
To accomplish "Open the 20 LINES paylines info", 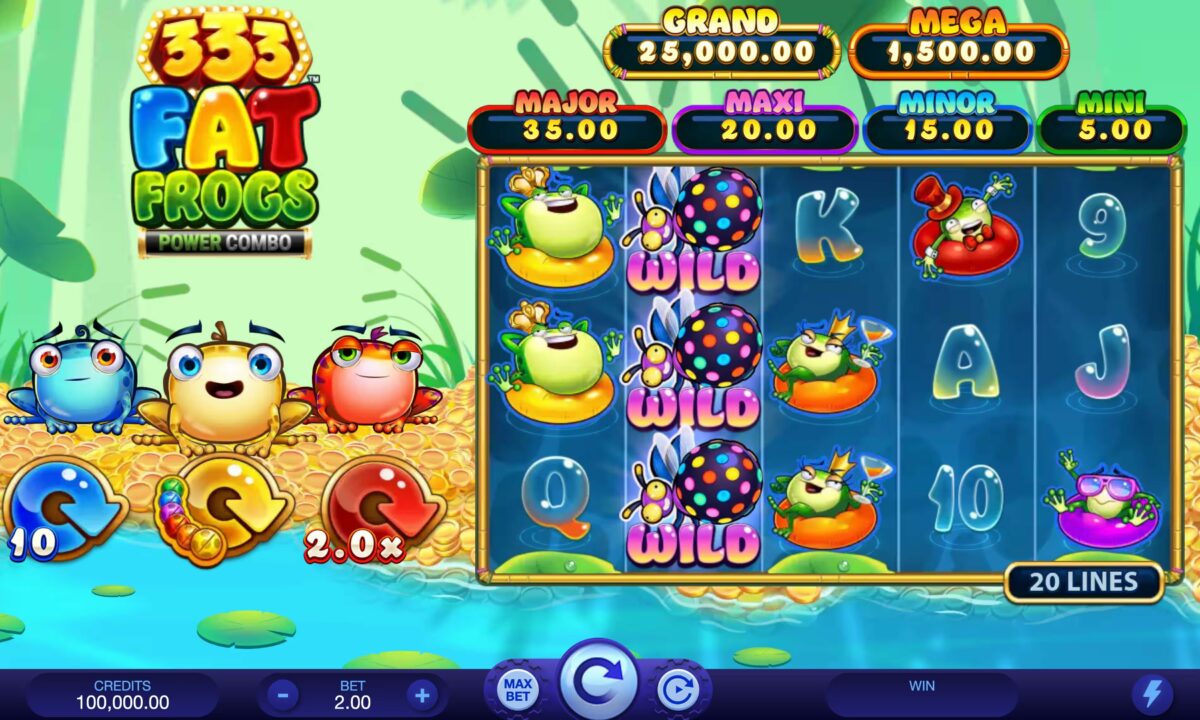I will tap(1084, 582).
